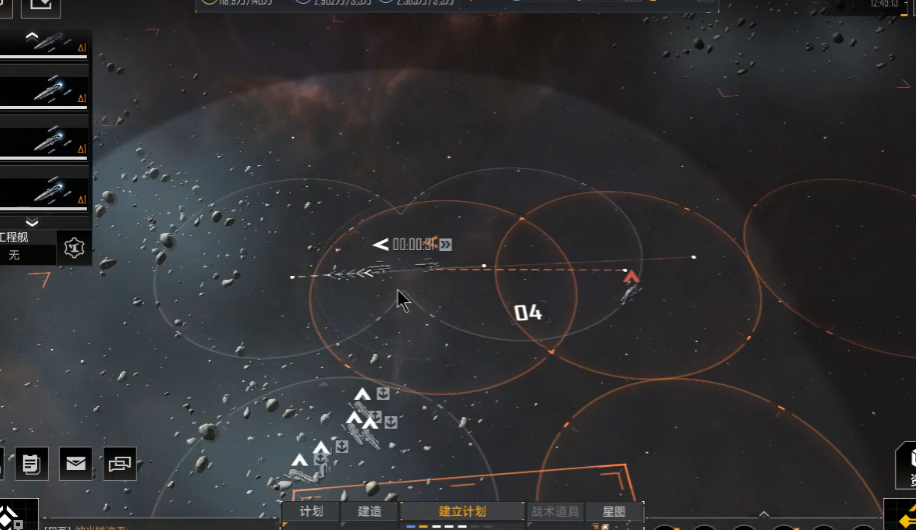
Task: Open the 战术道具 tab
Action: [555, 511]
